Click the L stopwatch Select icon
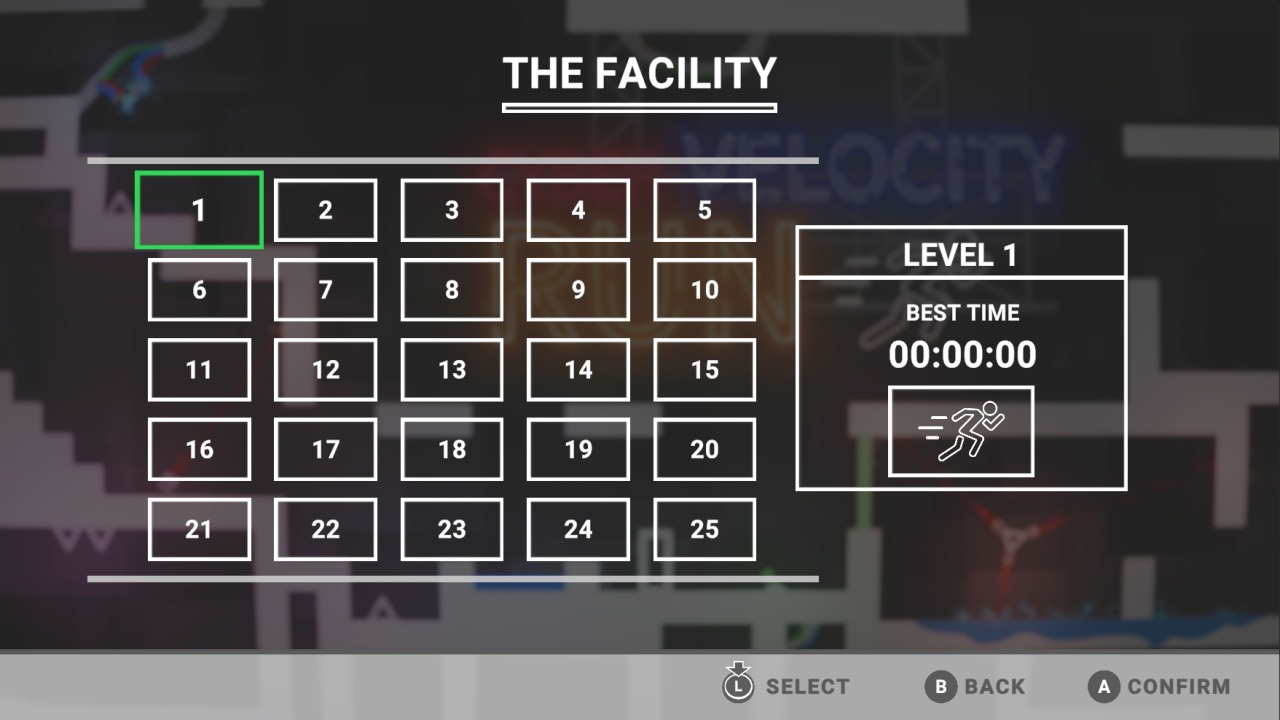This screenshot has width=1280, height=720. 738,686
